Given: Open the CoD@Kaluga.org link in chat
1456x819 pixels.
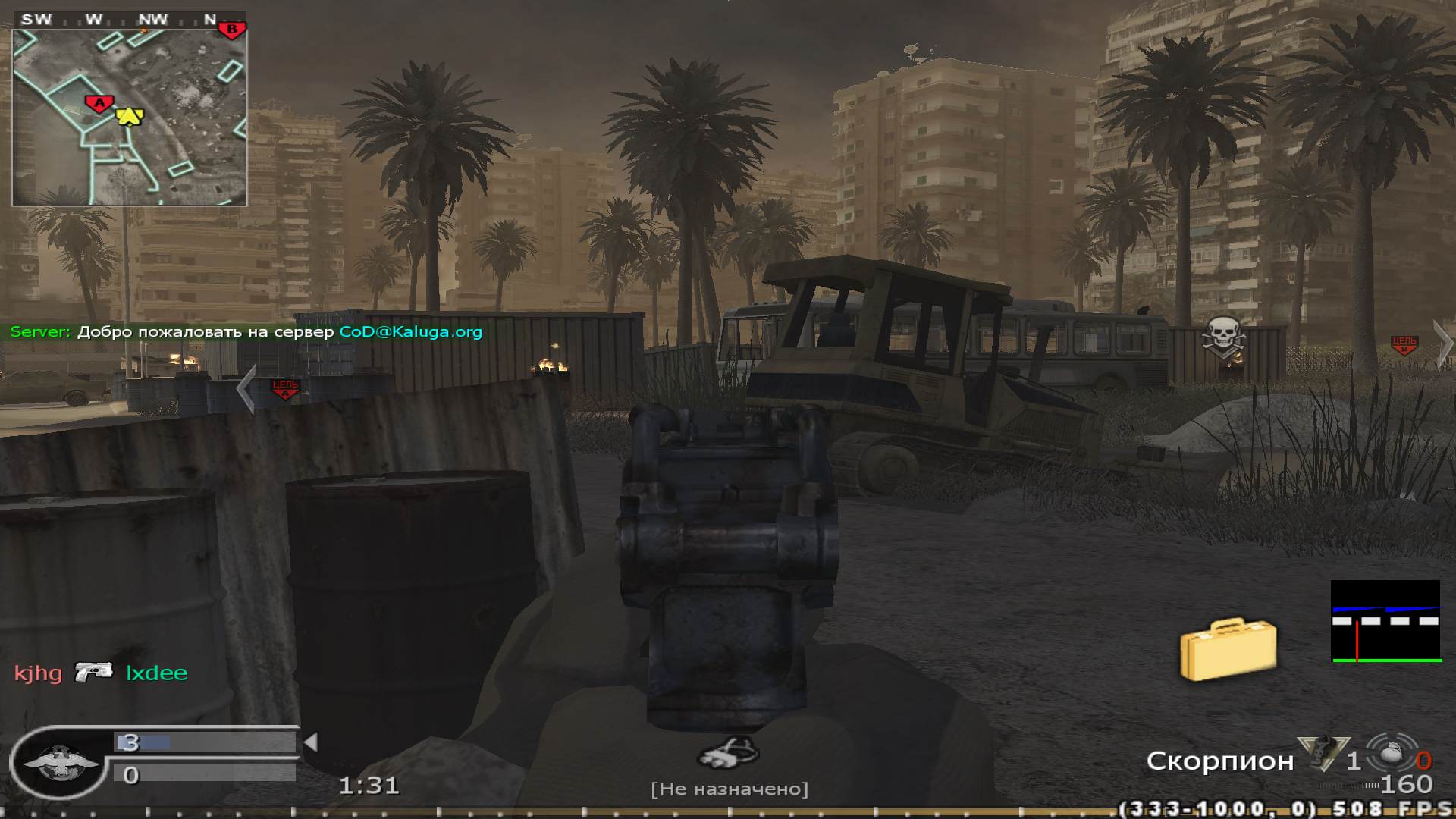Looking at the screenshot, I should point(410,331).
